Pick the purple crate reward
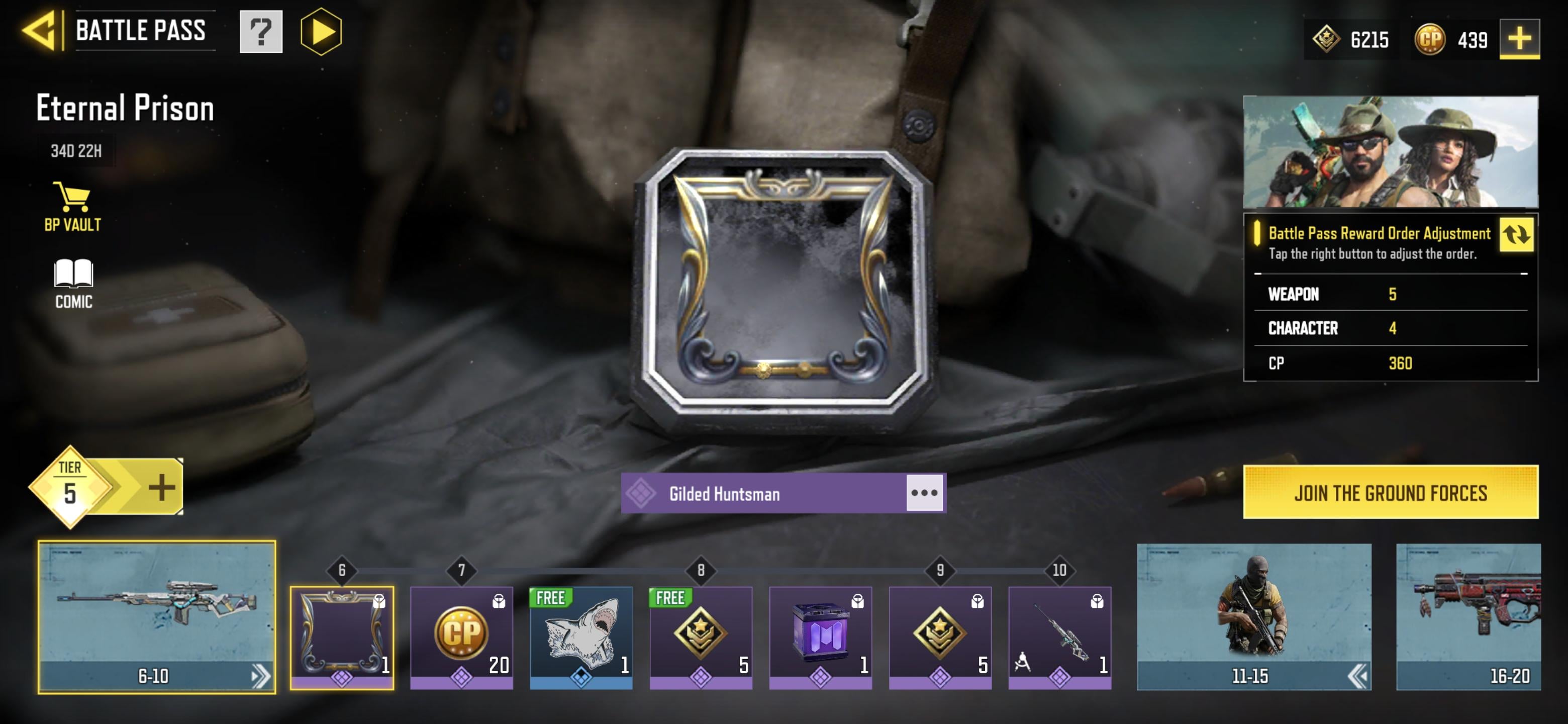The height and width of the screenshot is (724, 1568). click(x=820, y=637)
